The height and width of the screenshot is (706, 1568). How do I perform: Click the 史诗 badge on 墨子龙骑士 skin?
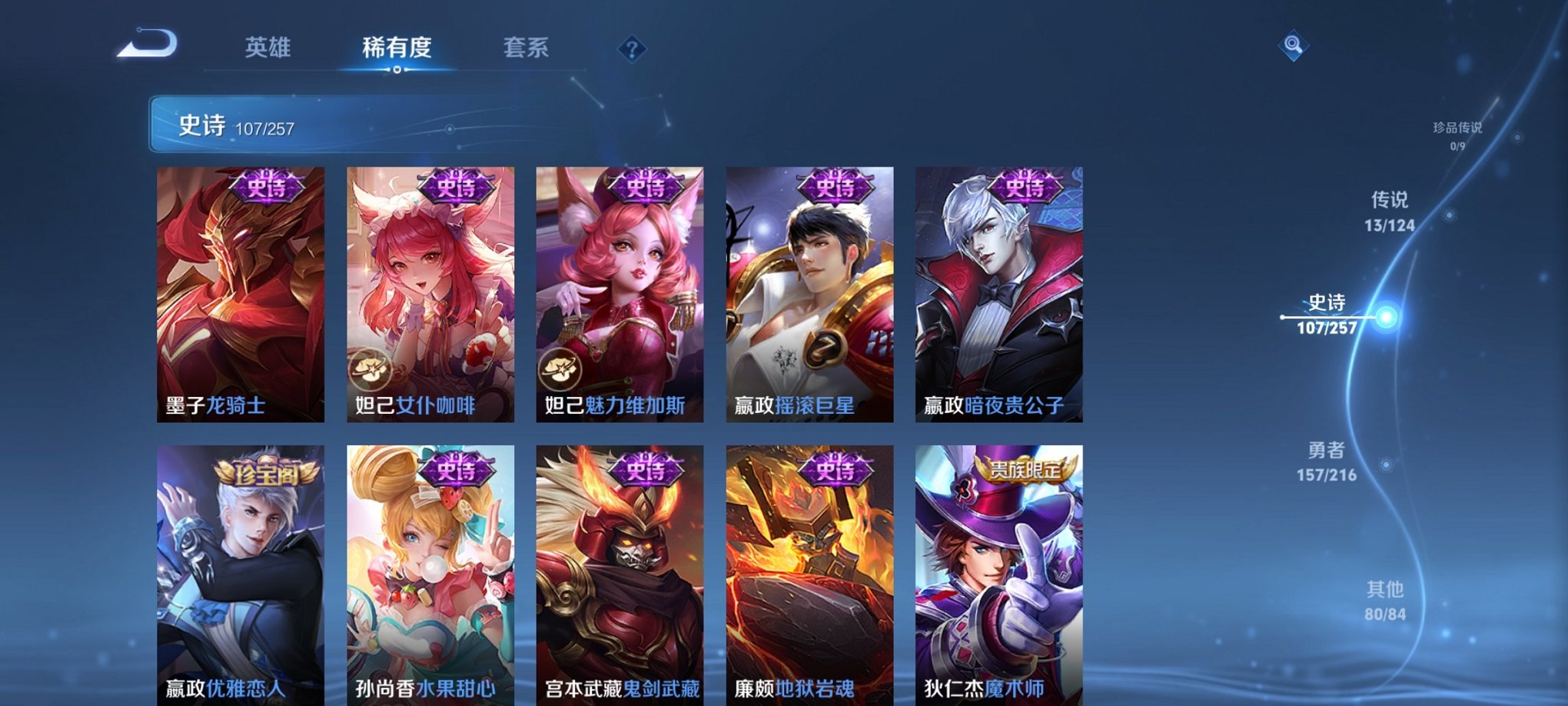[265, 185]
